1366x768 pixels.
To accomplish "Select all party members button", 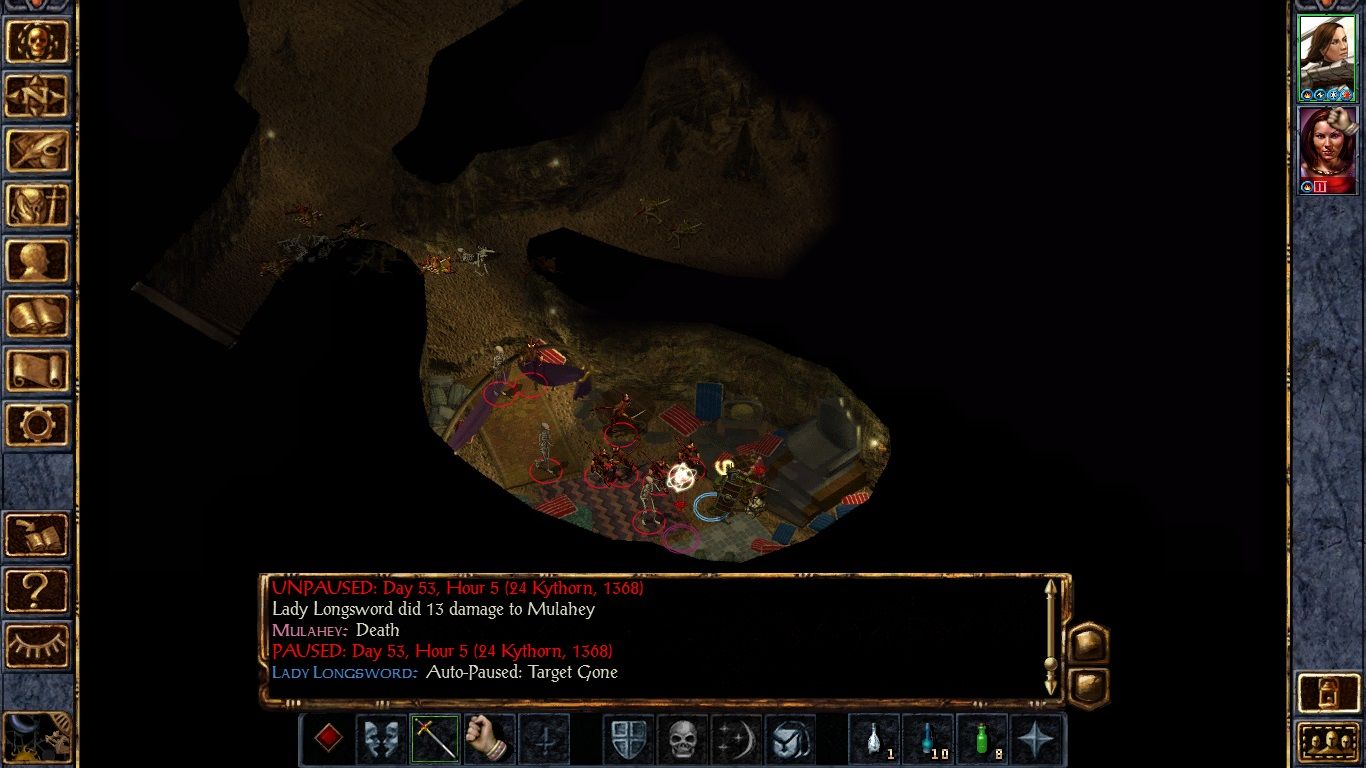I will tap(1326, 742).
